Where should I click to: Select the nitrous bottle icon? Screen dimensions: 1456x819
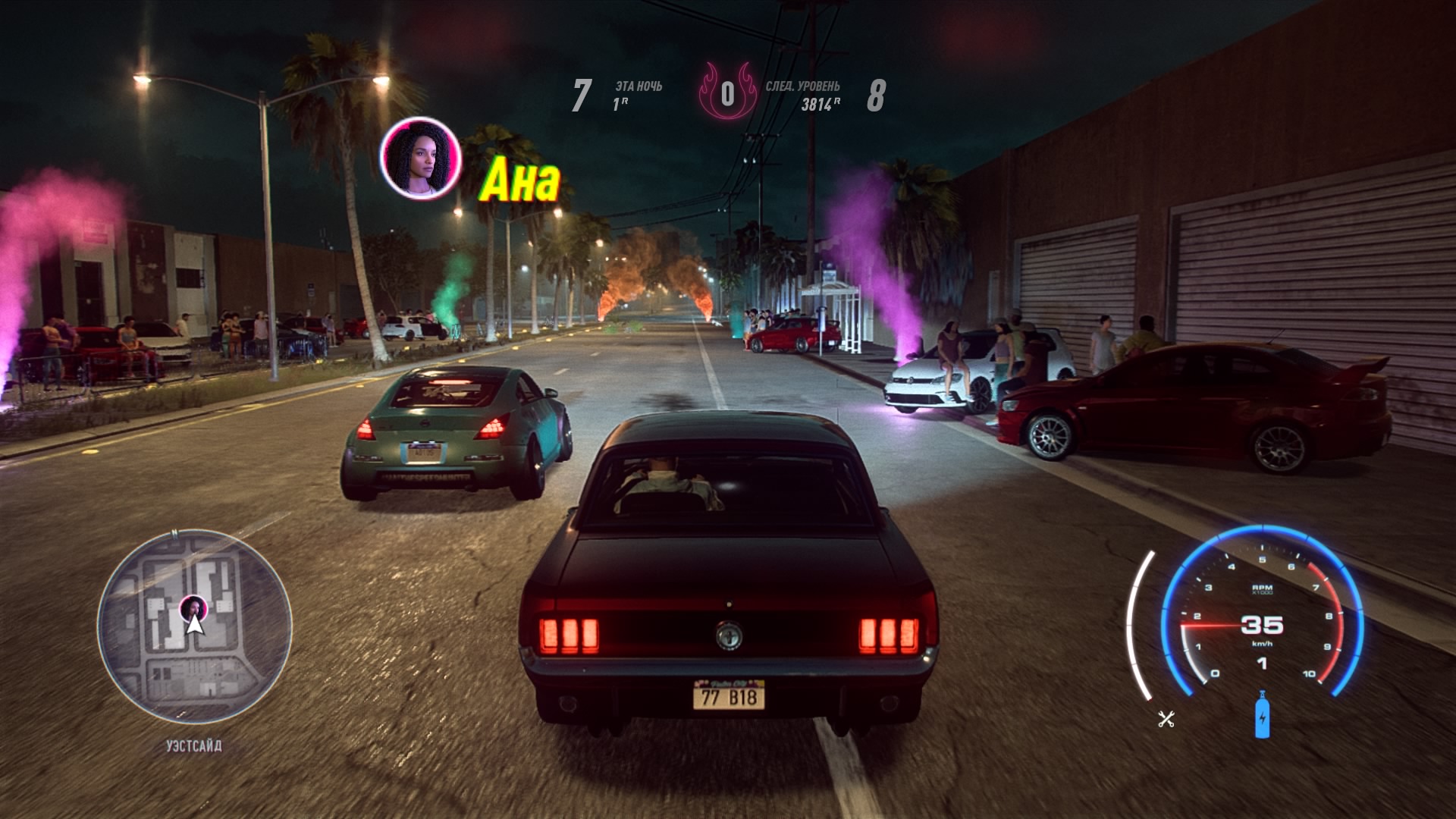tap(1262, 715)
